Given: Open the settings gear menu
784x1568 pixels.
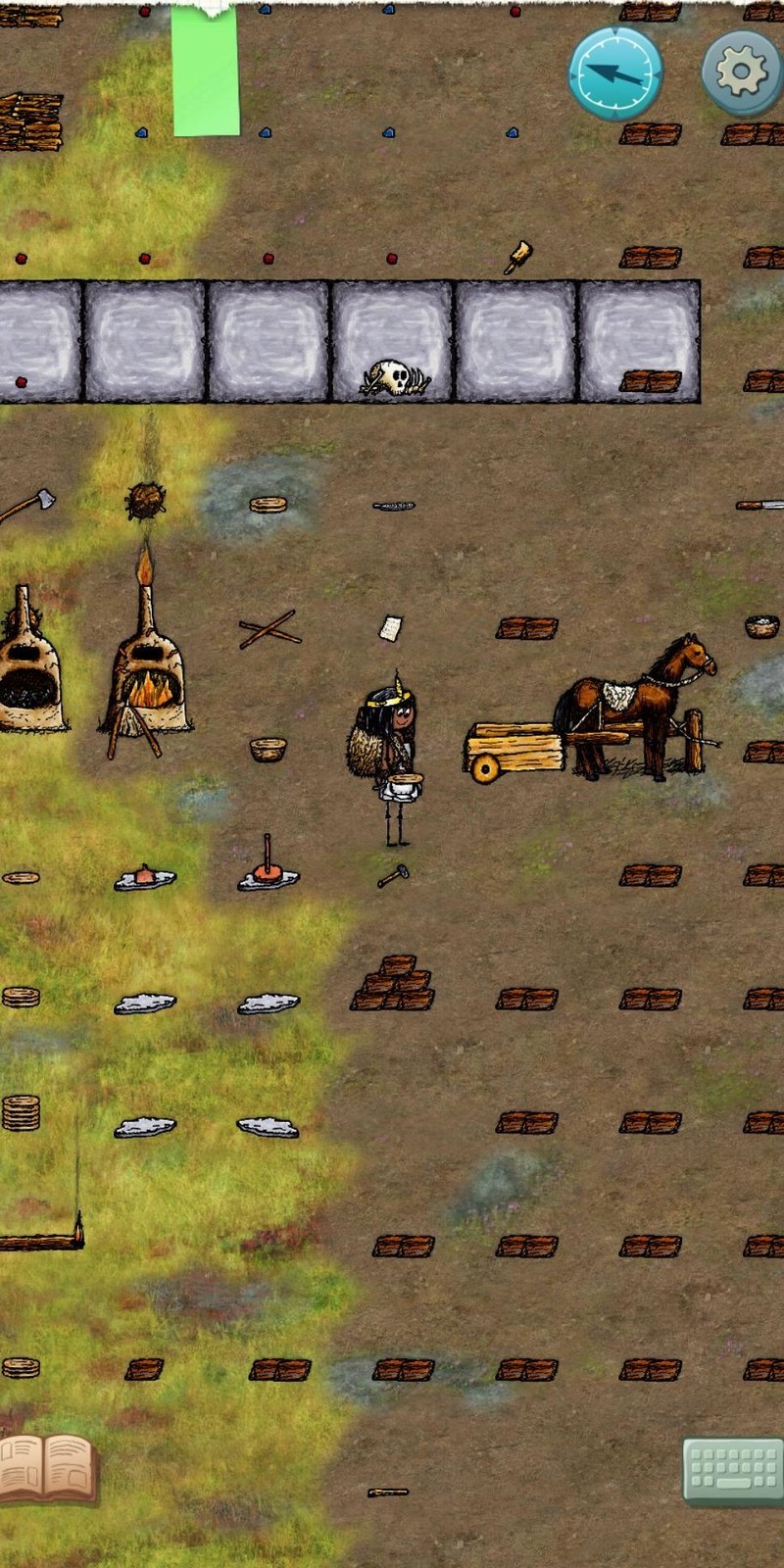Looking at the screenshot, I should click(742, 73).
